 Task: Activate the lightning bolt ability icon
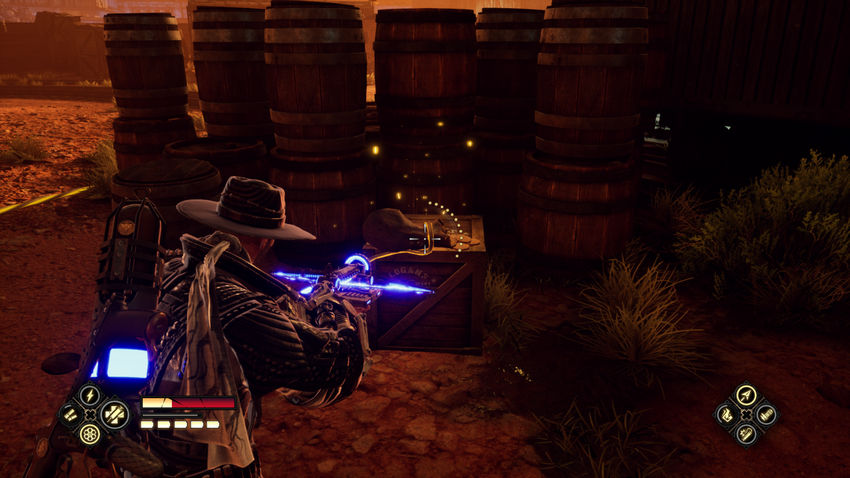(90, 395)
